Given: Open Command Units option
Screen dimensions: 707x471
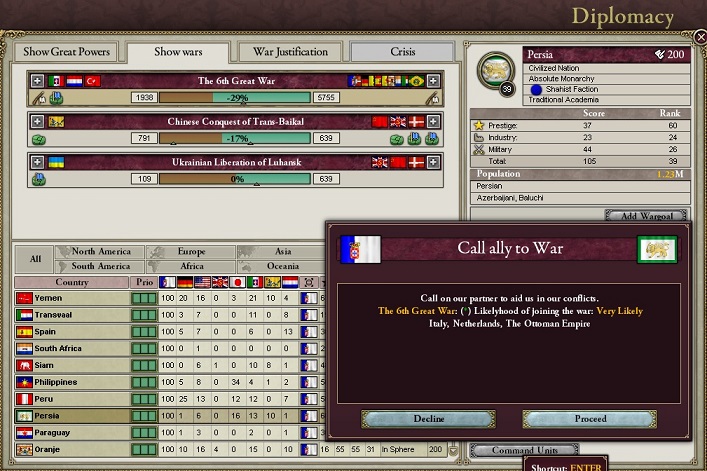Looking at the screenshot, I should (524, 450).
